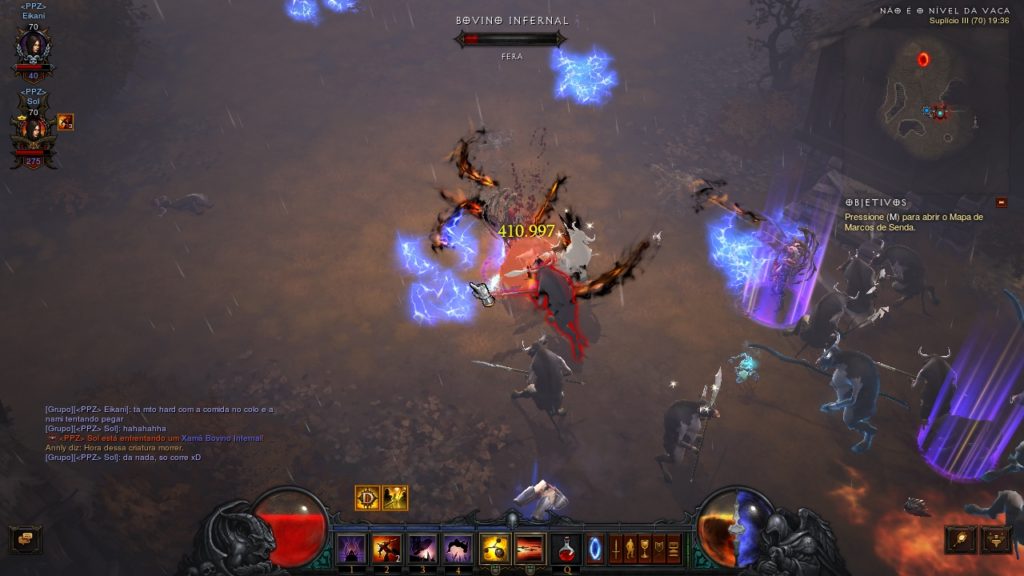Inspect the golden D buff icon
The image size is (1024, 576).
pos(367,497)
